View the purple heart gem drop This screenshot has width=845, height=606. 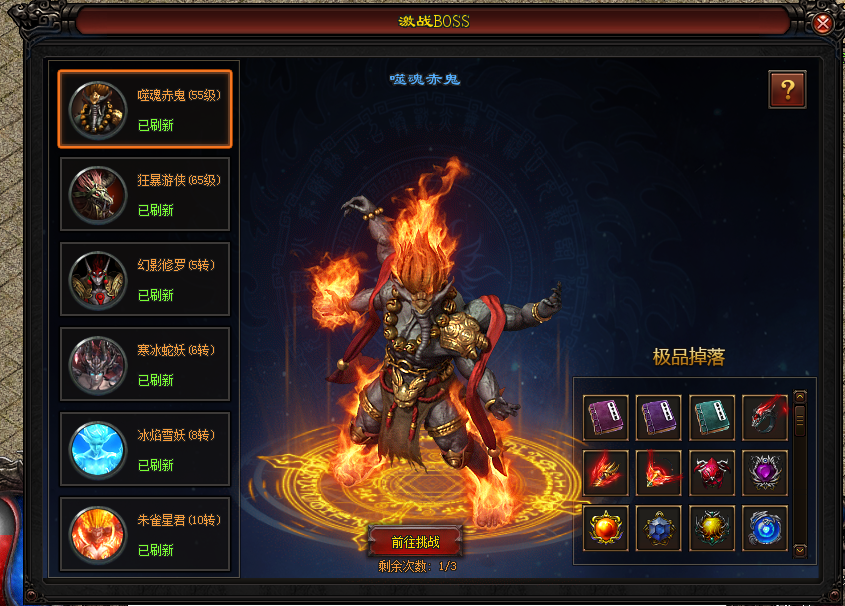(x=765, y=472)
